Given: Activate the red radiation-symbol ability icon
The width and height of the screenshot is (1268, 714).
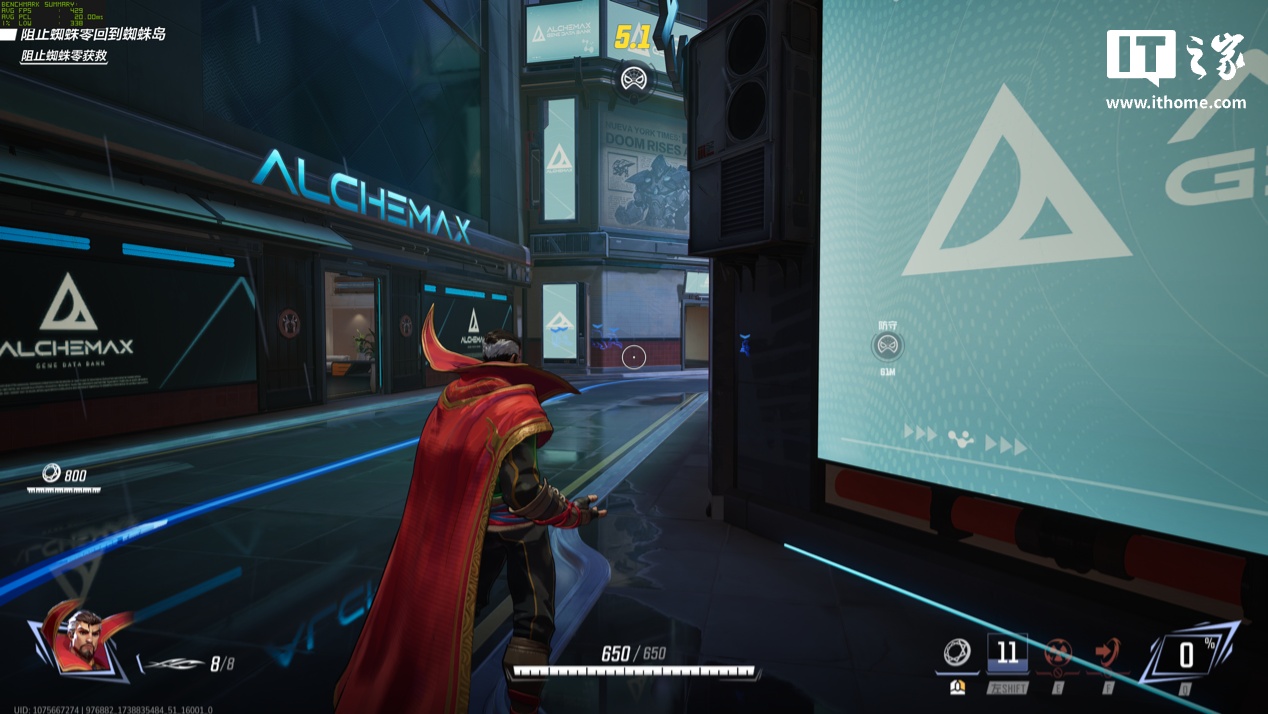Looking at the screenshot, I should [x=1058, y=653].
